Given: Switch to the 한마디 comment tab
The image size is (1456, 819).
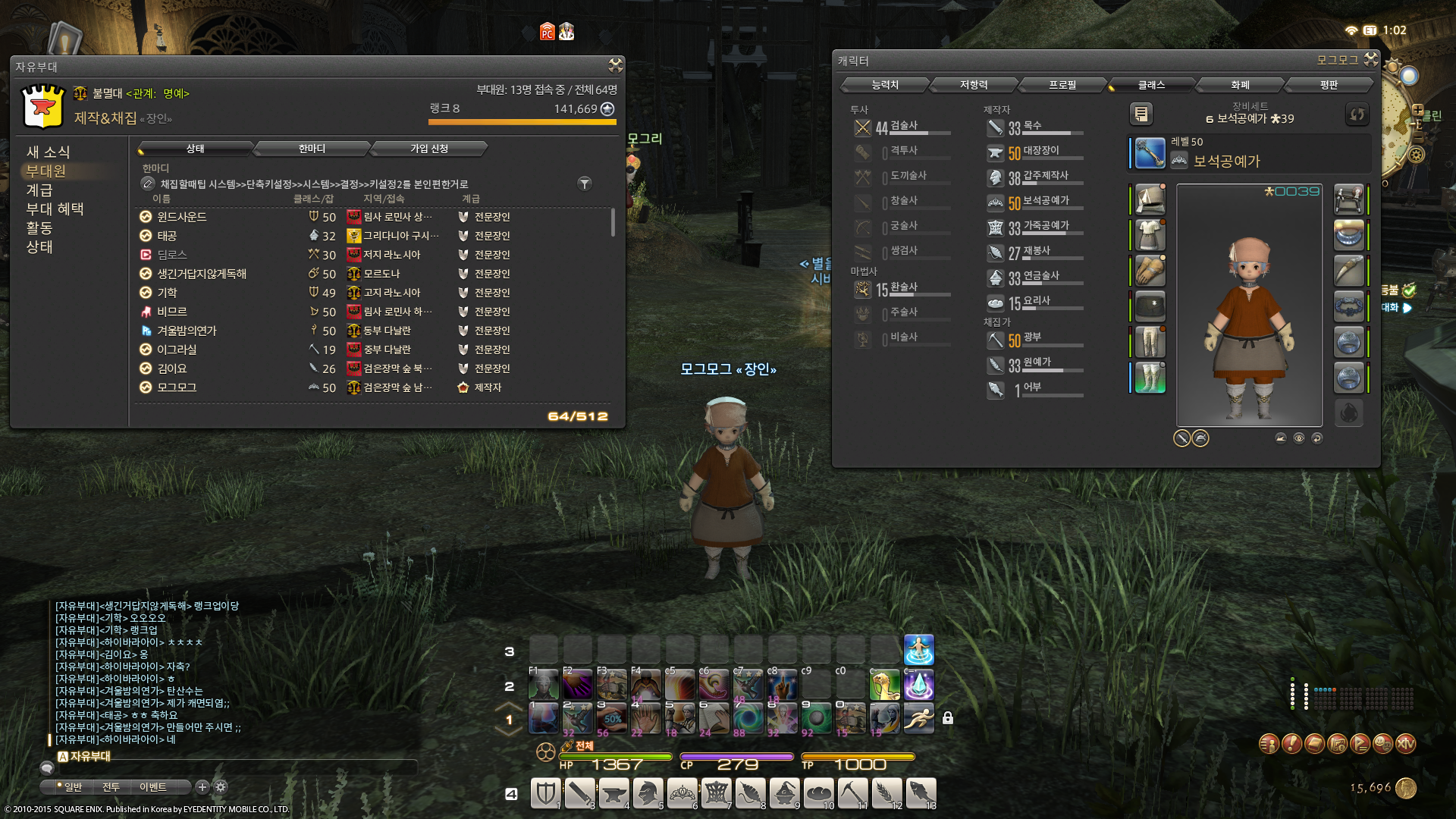Looking at the screenshot, I should tap(312, 149).
